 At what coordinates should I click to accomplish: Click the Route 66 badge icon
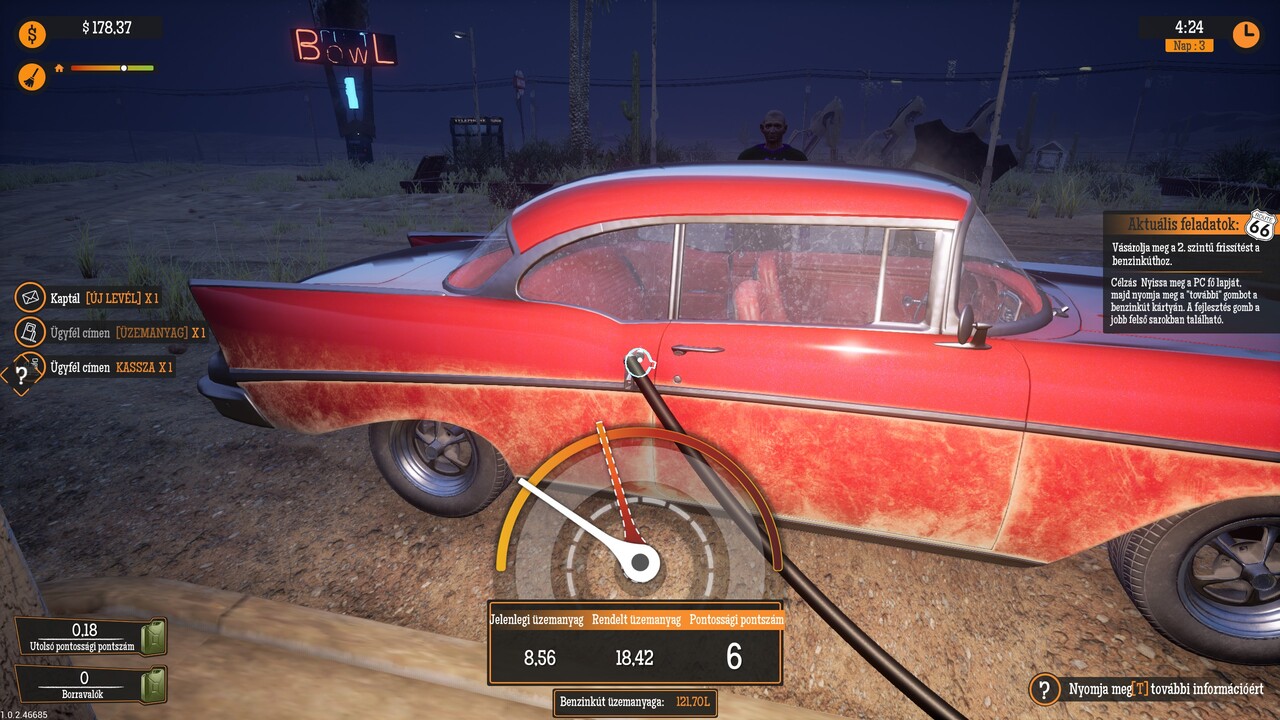pos(1261,226)
